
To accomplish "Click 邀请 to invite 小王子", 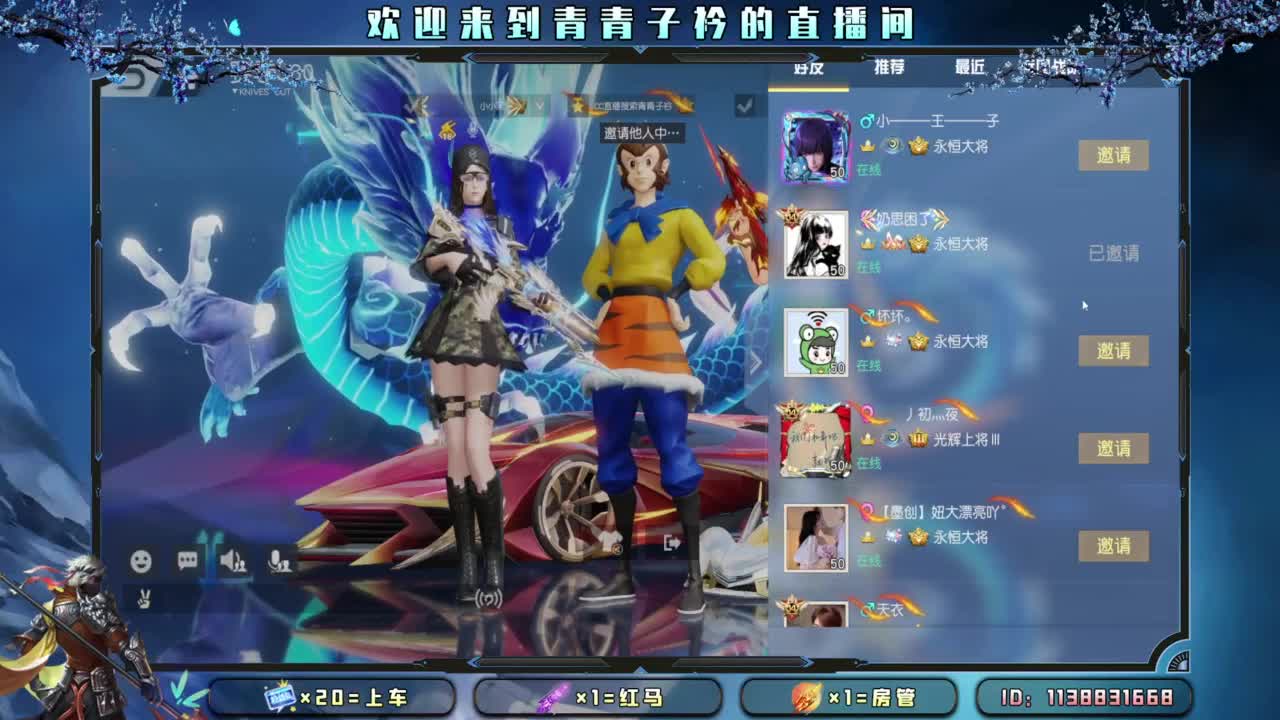I will pyautogui.click(x=1113, y=156).
